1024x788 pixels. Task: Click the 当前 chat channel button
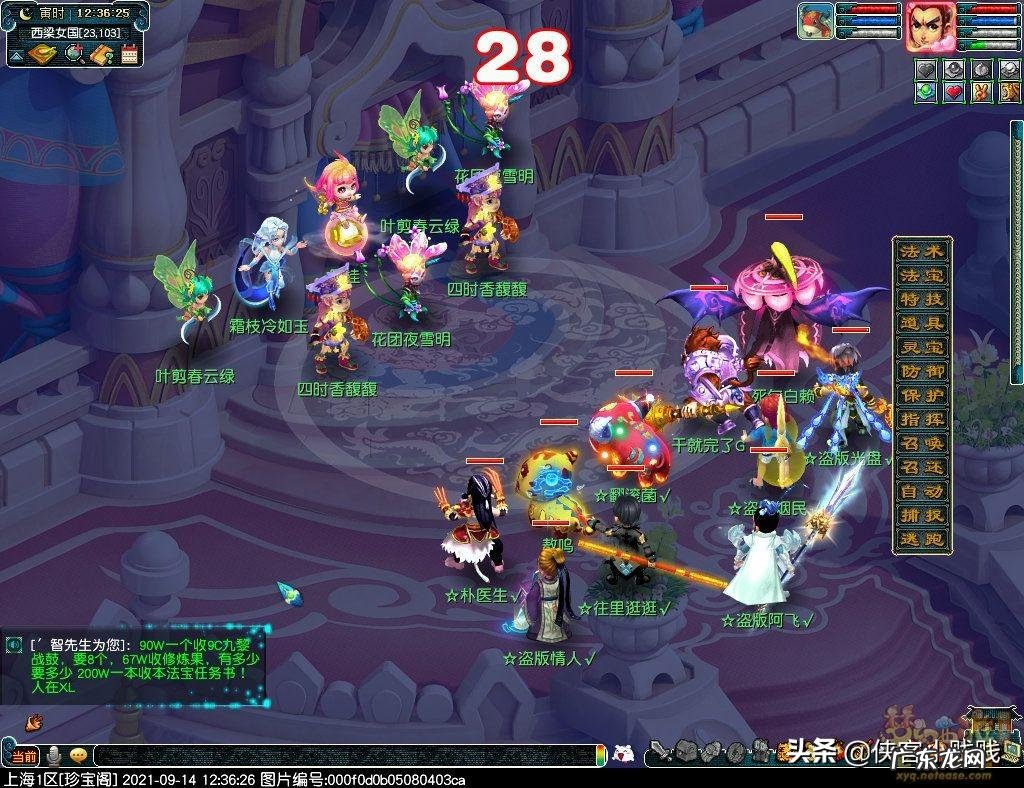click(x=23, y=756)
